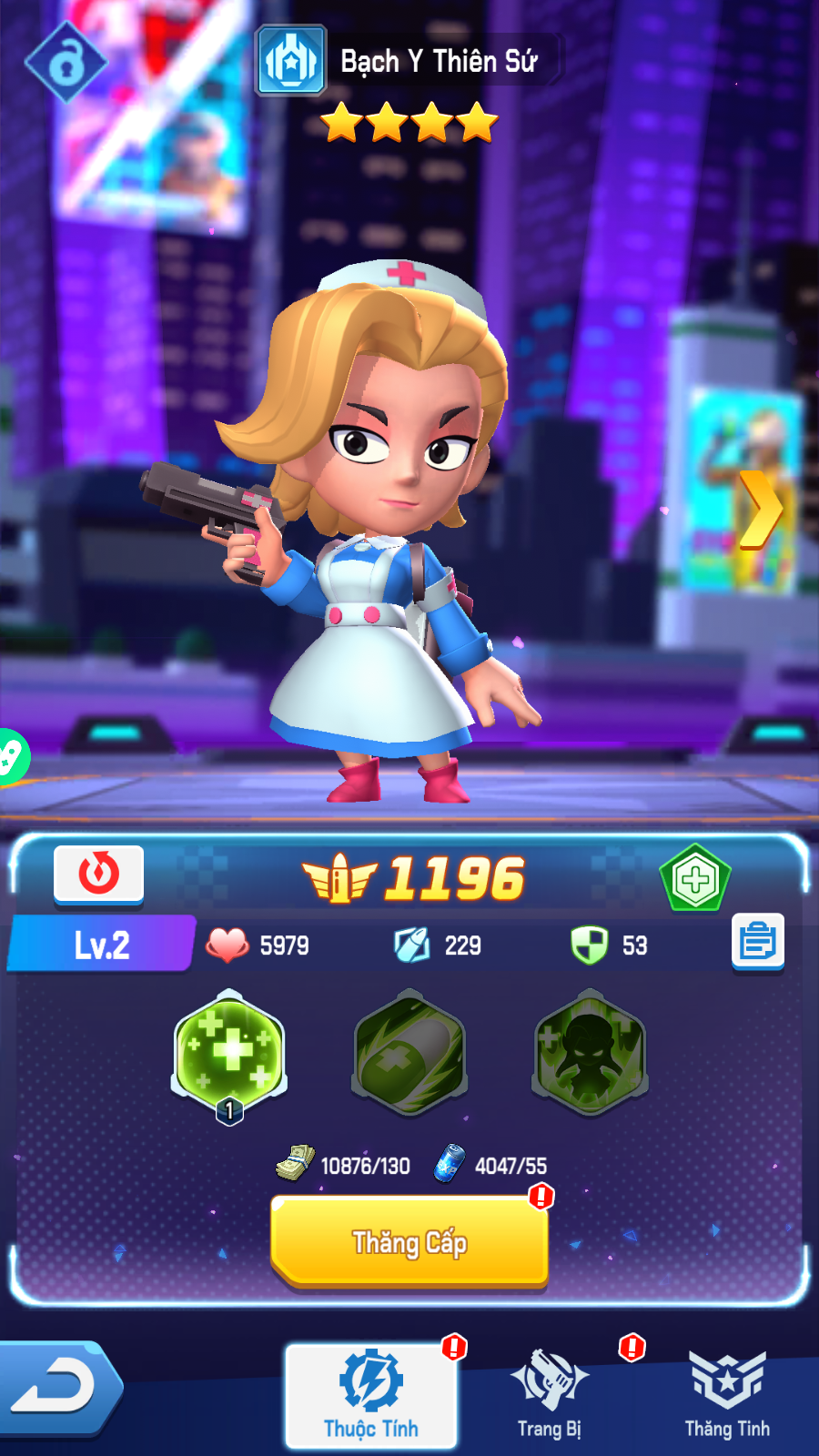Tap the hero class emblem beside the name
Image resolution: width=819 pixels, height=1456 pixels.
pyautogui.click(x=290, y=61)
